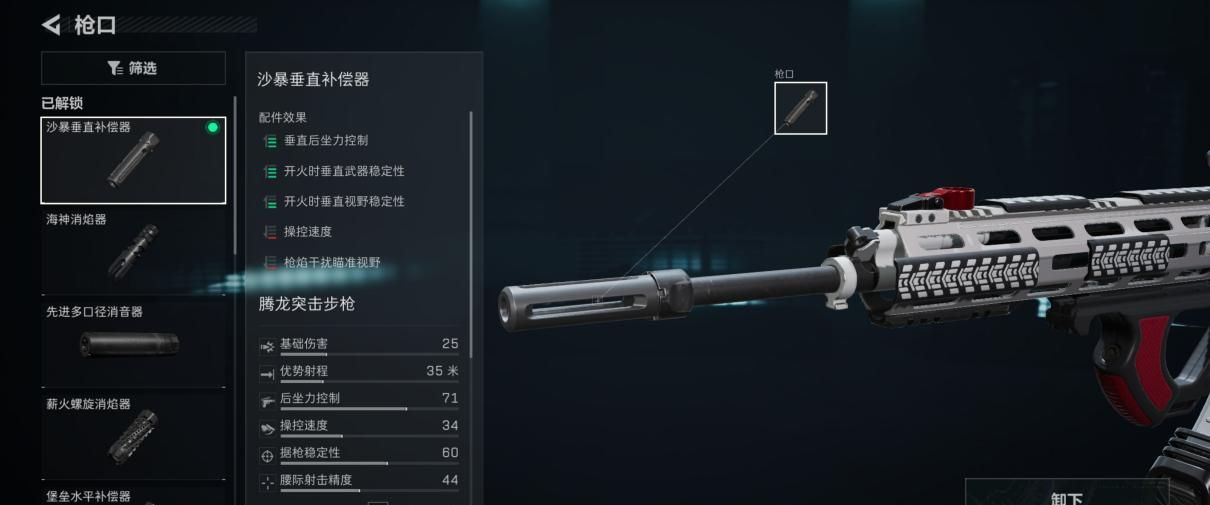This screenshot has width=1210, height=505.
Task: Go back using the arrow beside 枪口
Action: (51, 24)
